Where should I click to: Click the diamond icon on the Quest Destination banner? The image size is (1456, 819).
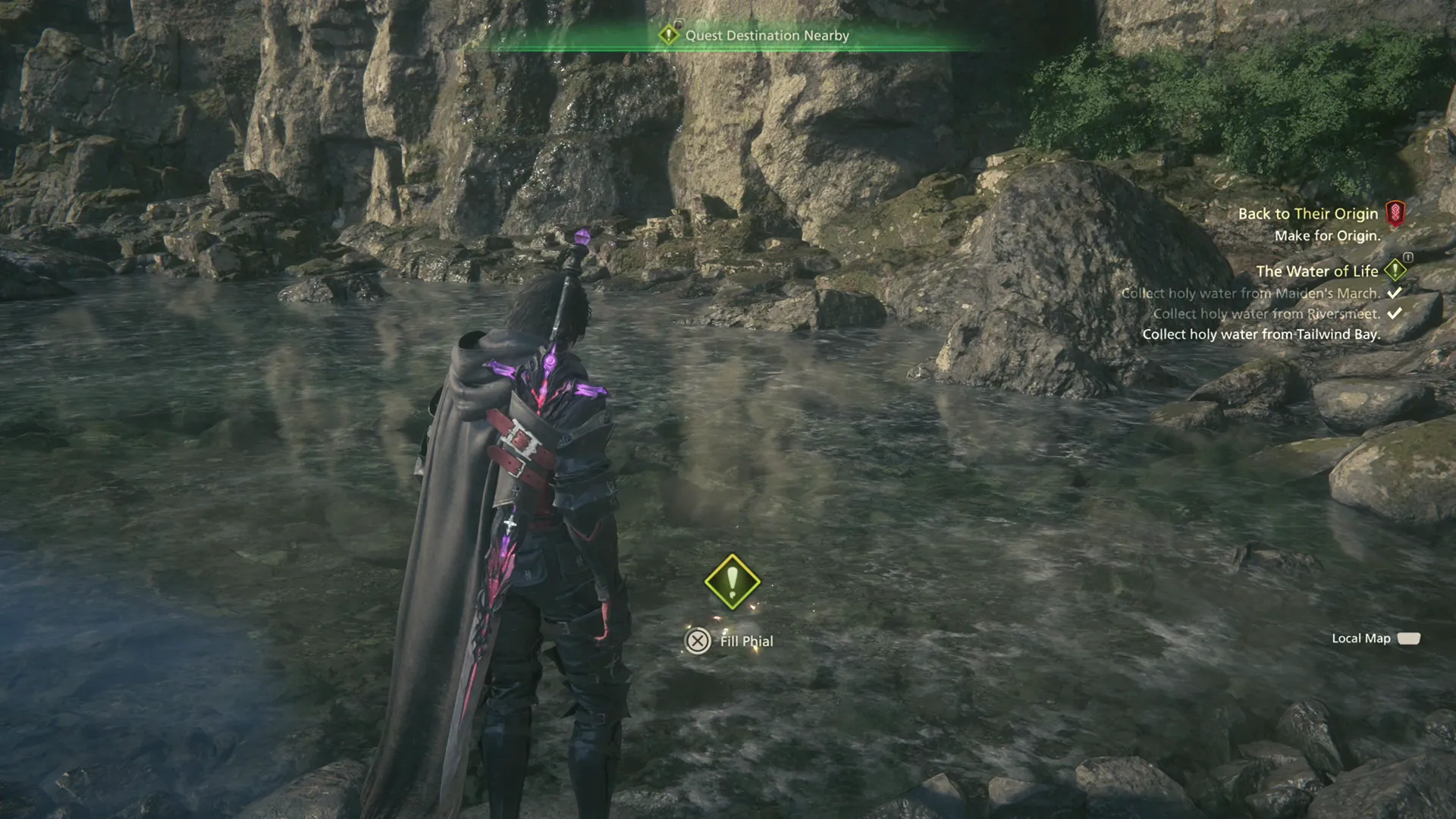tap(668, 35)
